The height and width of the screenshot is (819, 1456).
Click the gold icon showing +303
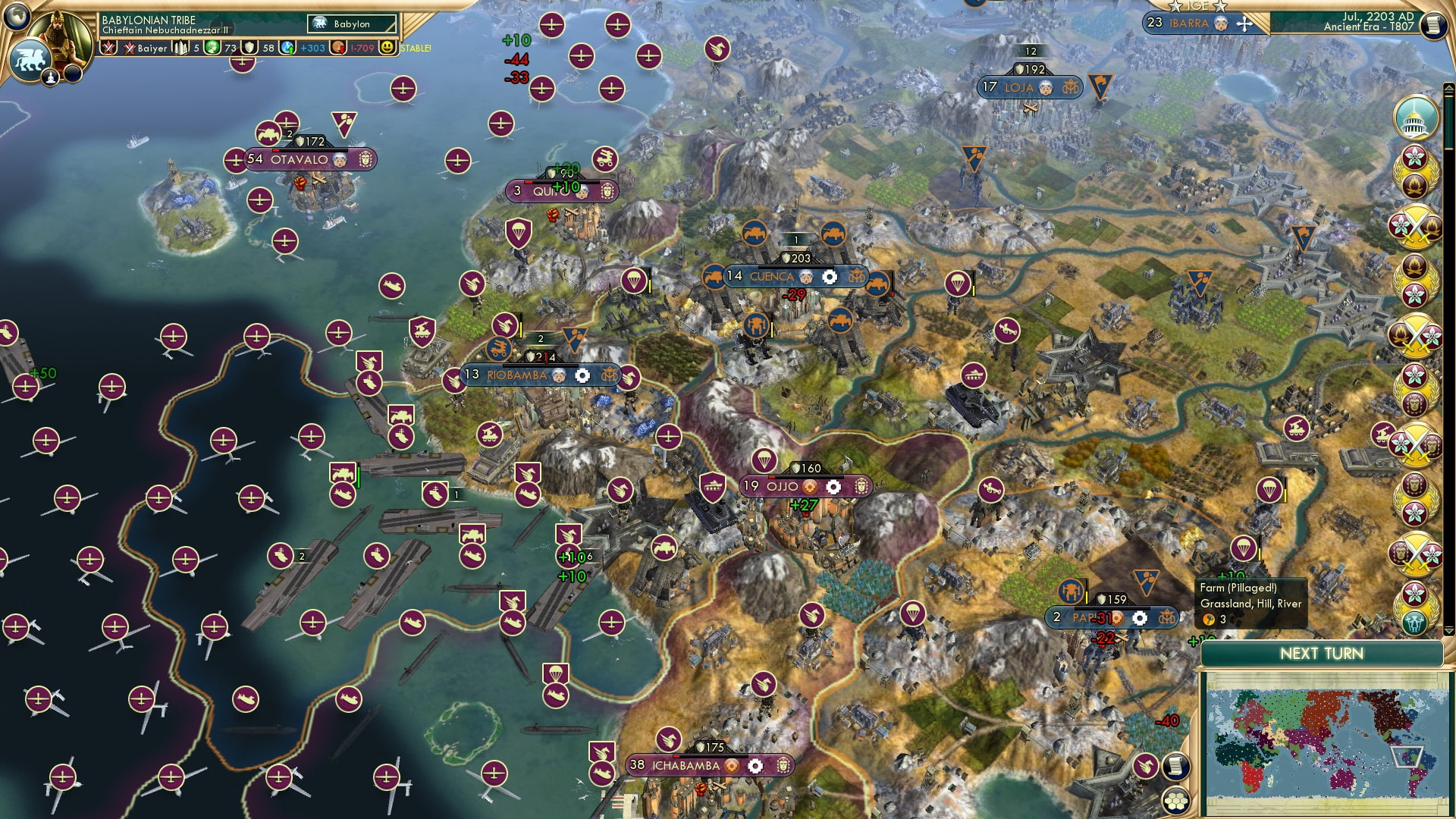tap(288, 49)
